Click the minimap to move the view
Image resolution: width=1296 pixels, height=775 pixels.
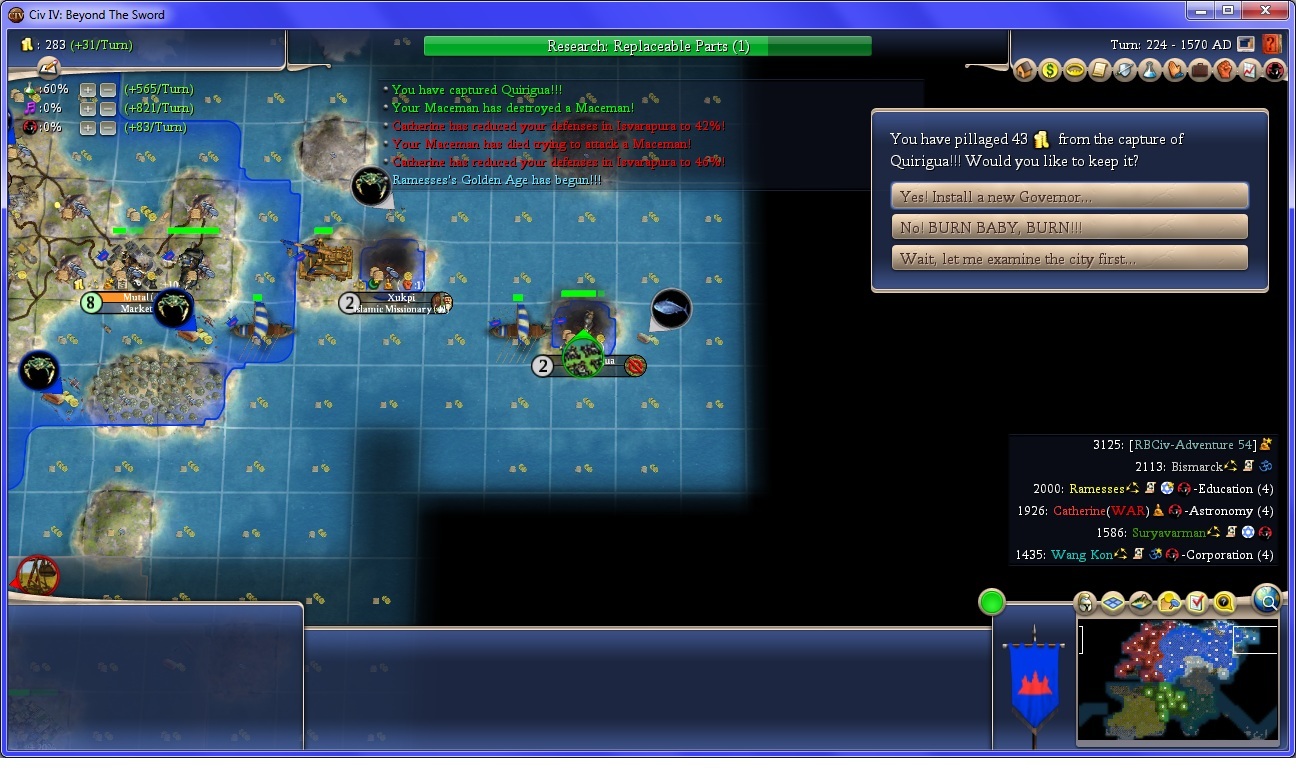(x=1177, y=680)
